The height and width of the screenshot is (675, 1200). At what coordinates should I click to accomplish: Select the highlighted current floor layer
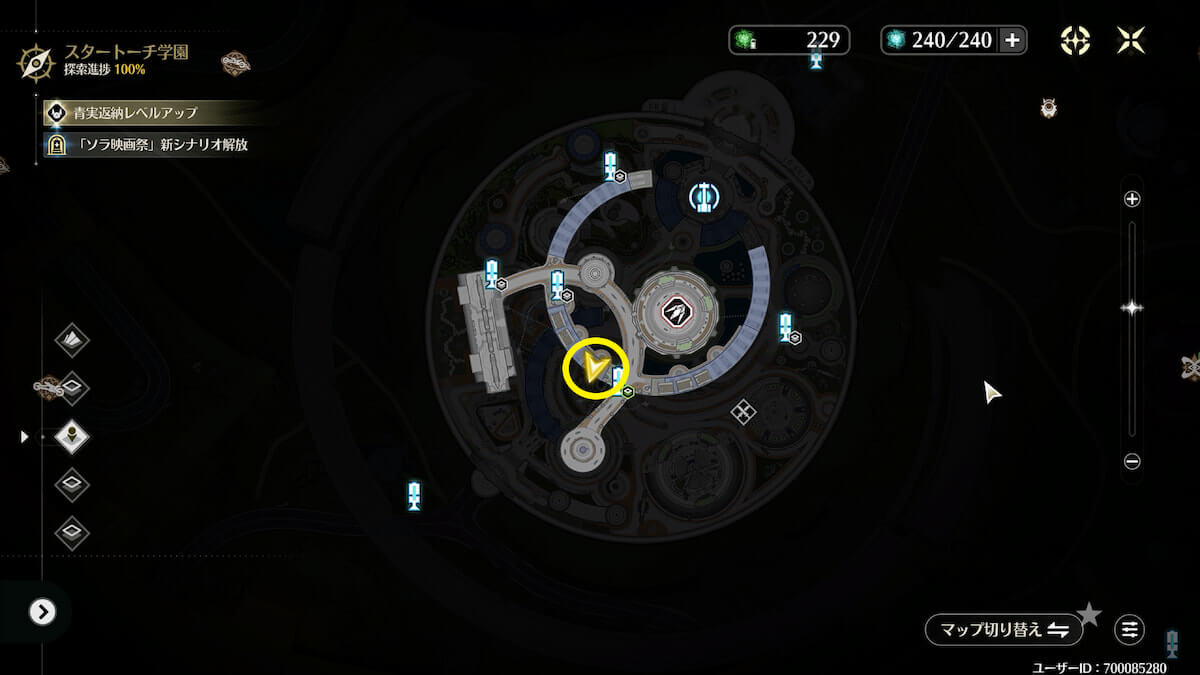tap(72, 436)
